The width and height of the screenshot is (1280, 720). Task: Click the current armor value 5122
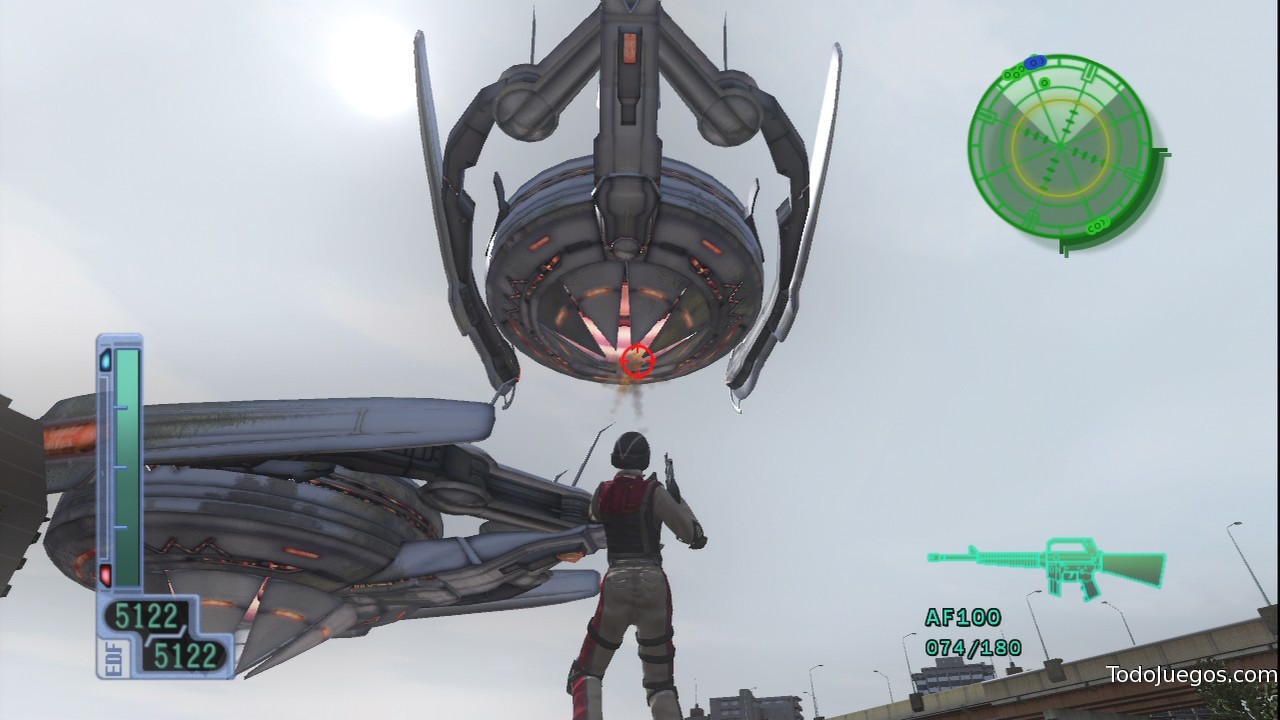tap(147, 615)
